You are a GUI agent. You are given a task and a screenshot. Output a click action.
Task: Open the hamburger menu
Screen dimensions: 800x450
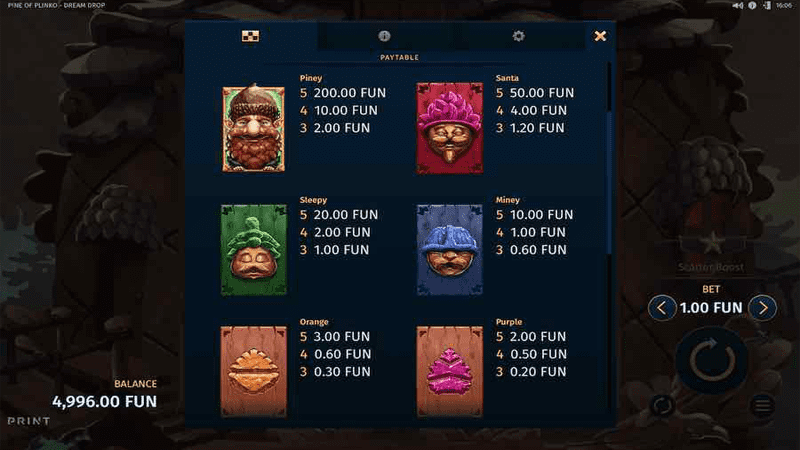tap(762, 405)
